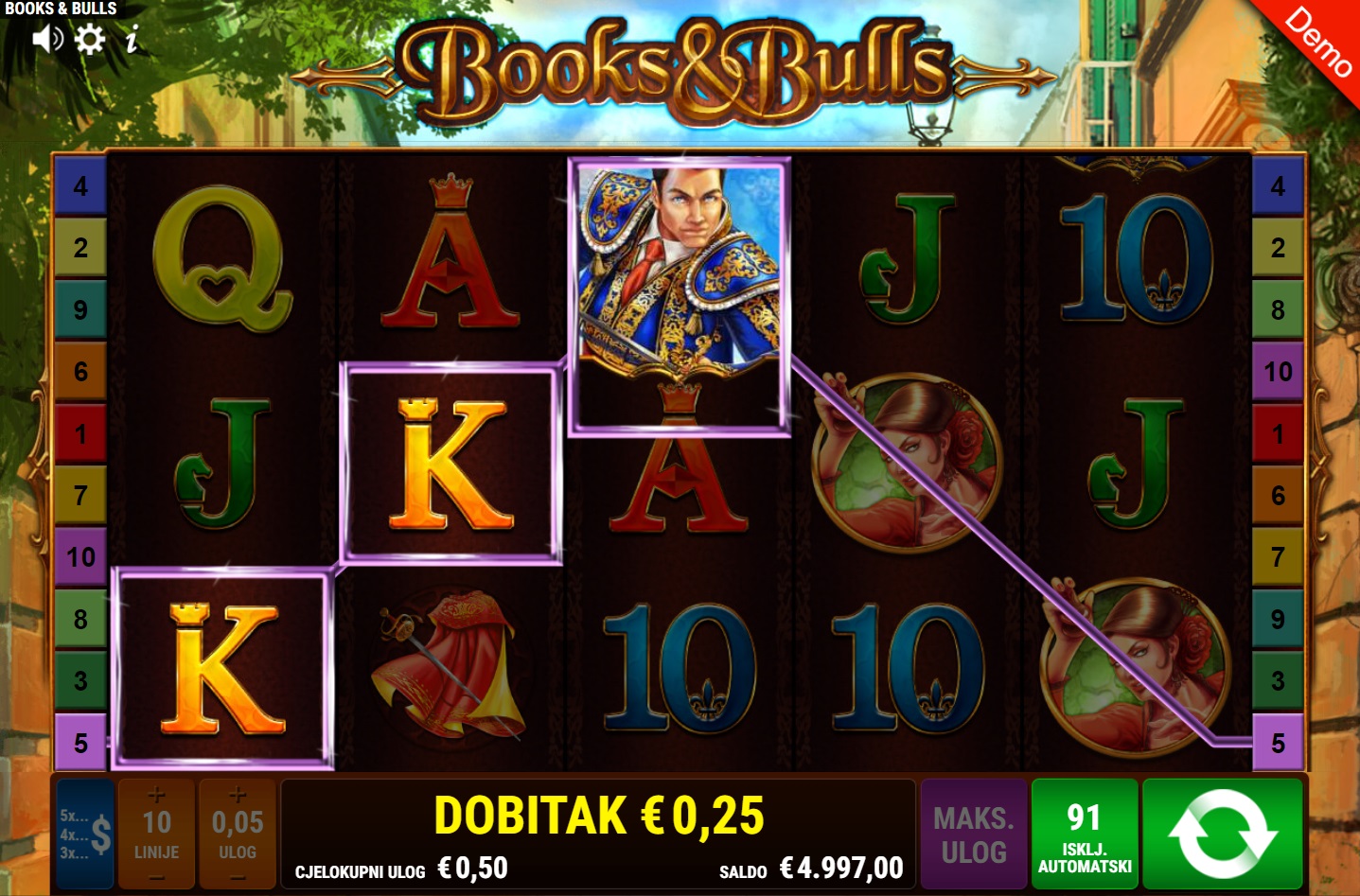Spin the reels with the green button
The width and height of the screenshot is (1360, 896).
pos(1222,834)
